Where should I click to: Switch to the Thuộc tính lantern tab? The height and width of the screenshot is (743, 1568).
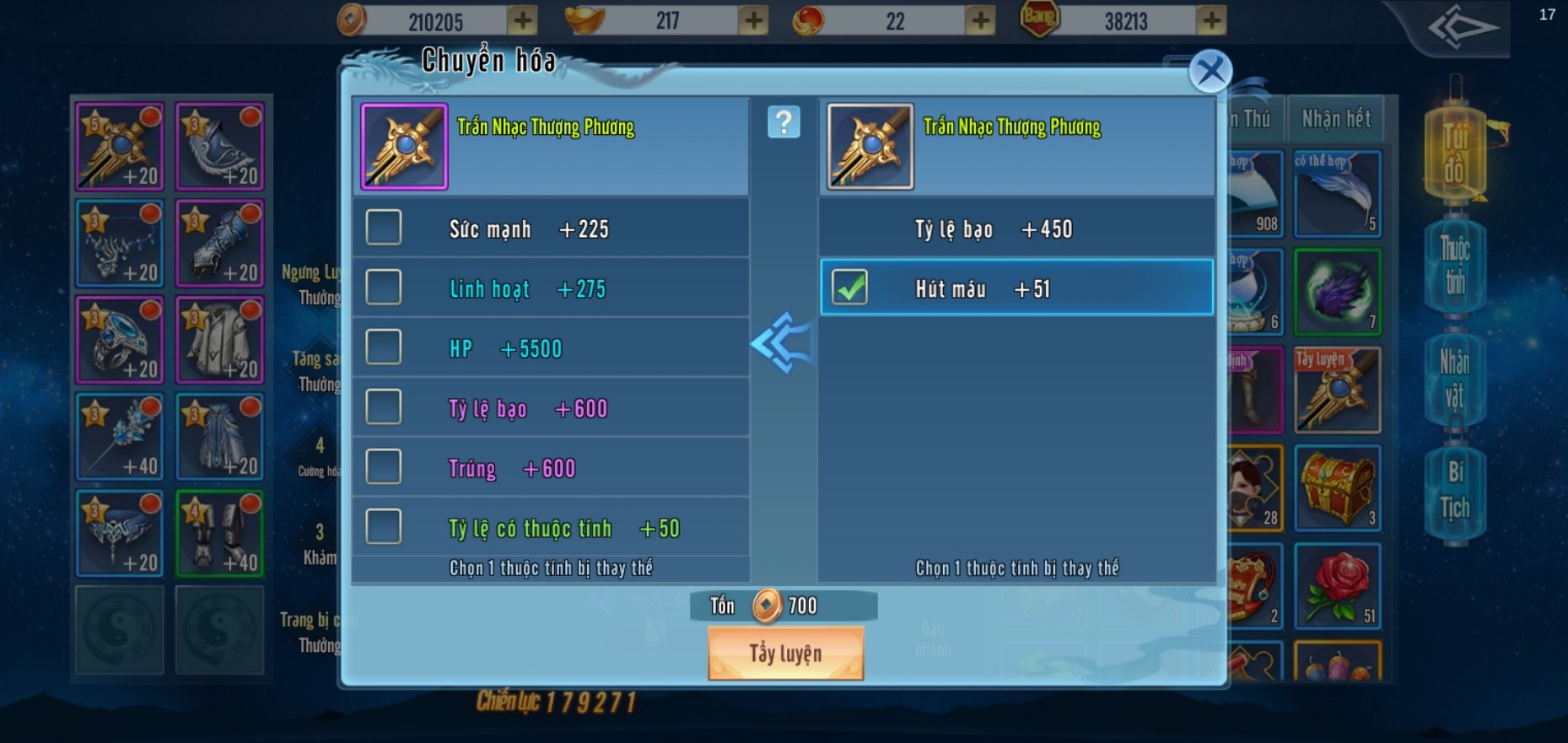(1454, 264)
